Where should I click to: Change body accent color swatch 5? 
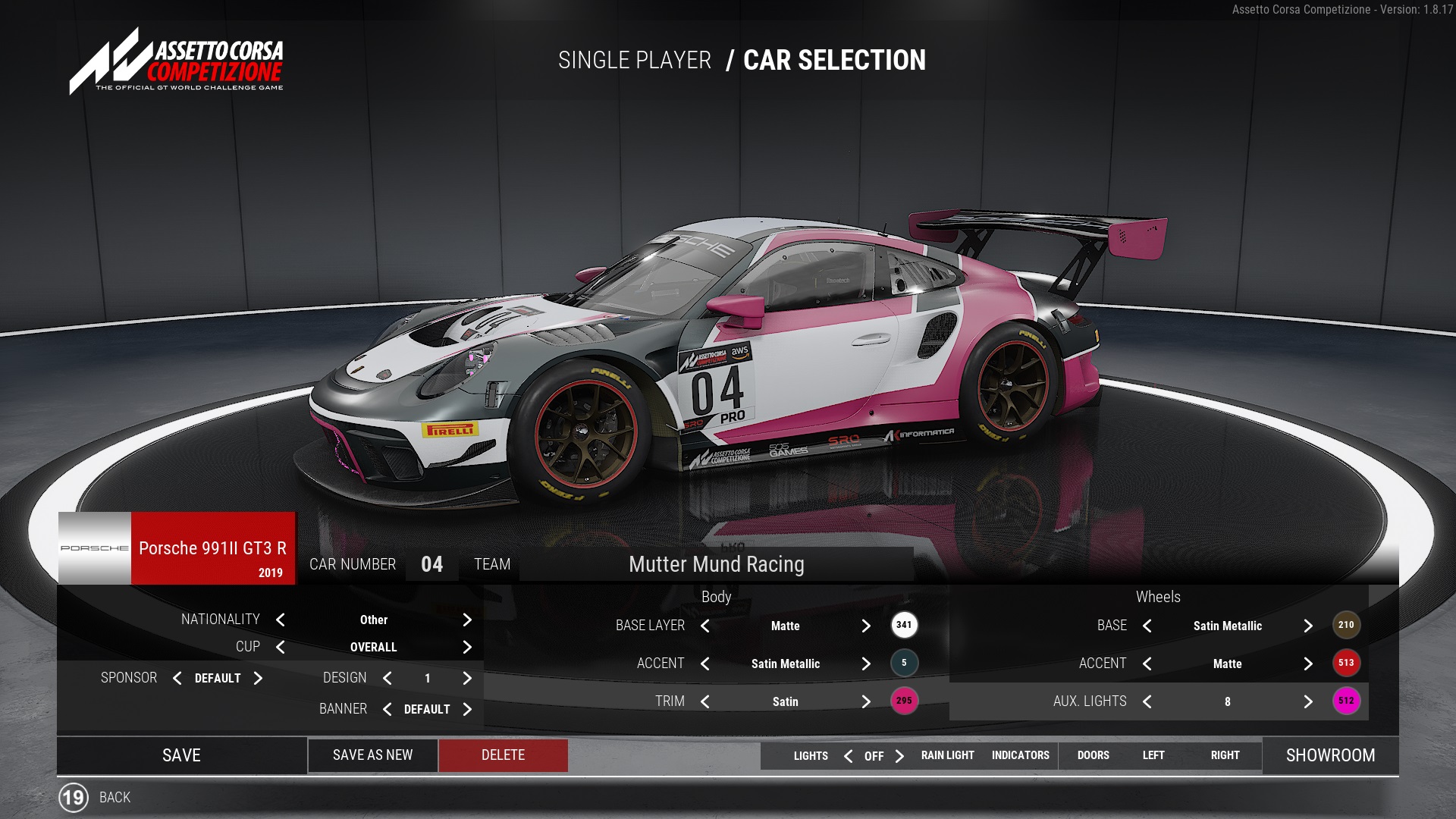(904, 663)
